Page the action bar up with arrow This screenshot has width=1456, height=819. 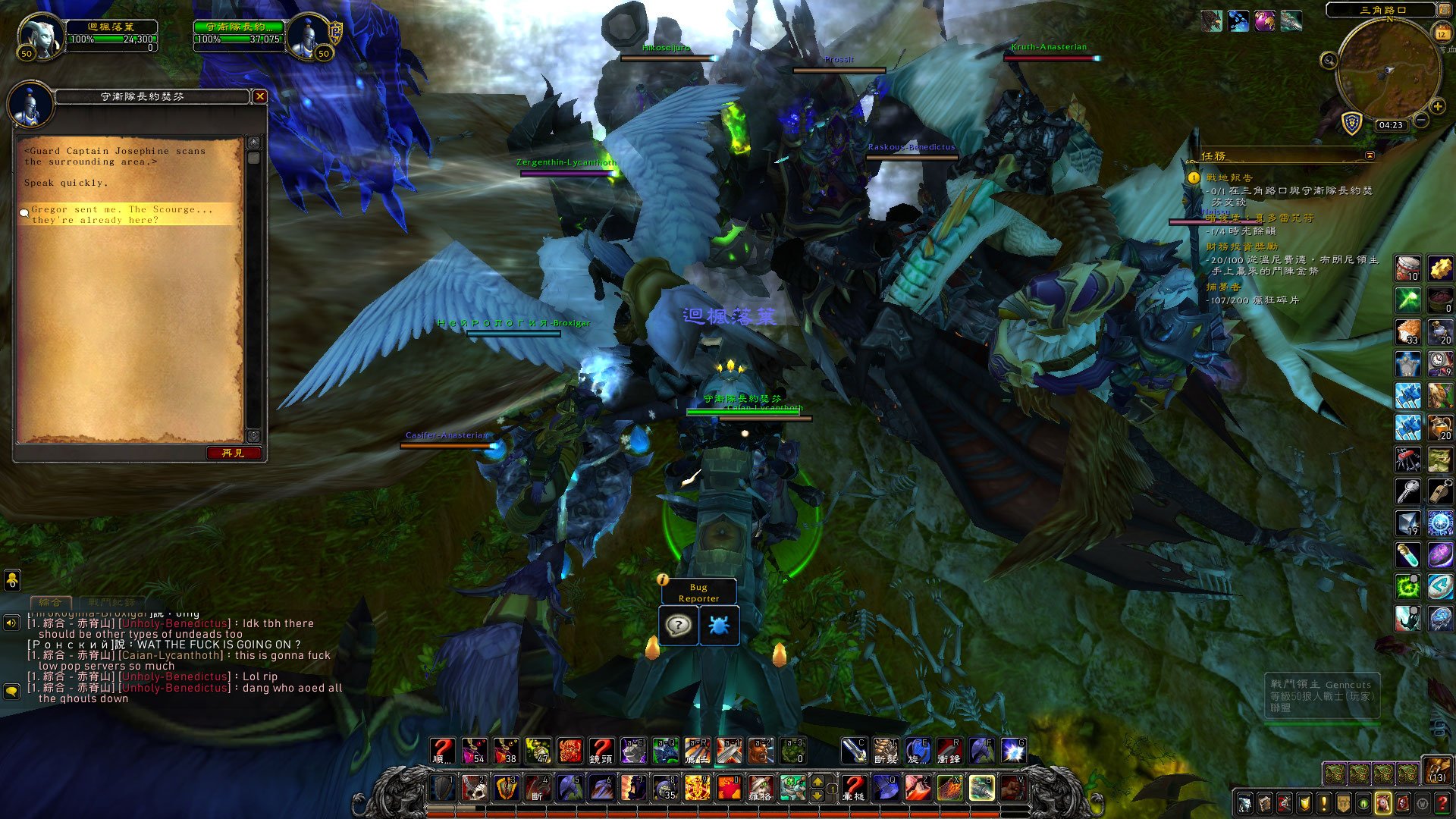click(817, 782)
